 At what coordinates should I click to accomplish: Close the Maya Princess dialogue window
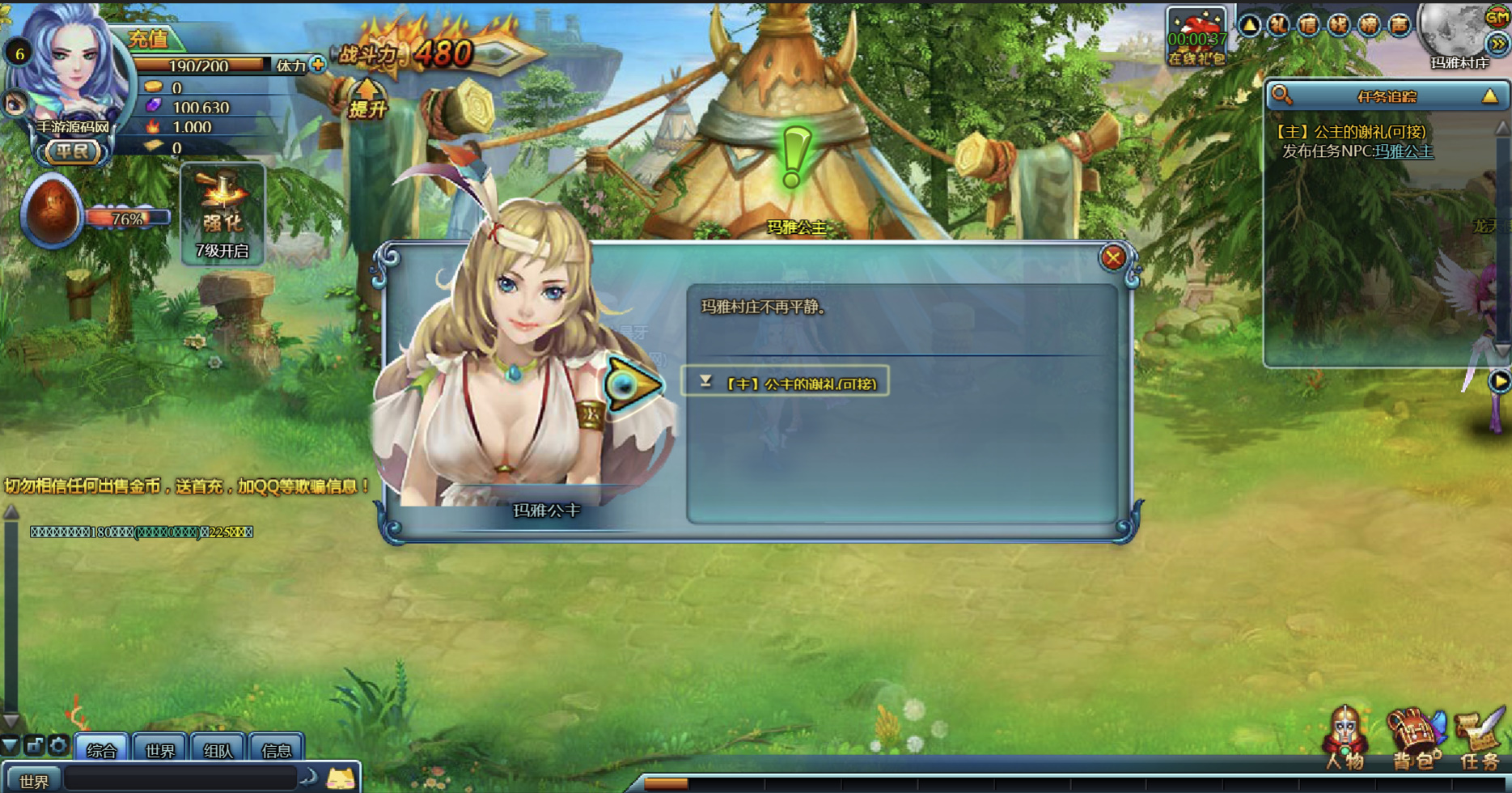point(1112,257)
